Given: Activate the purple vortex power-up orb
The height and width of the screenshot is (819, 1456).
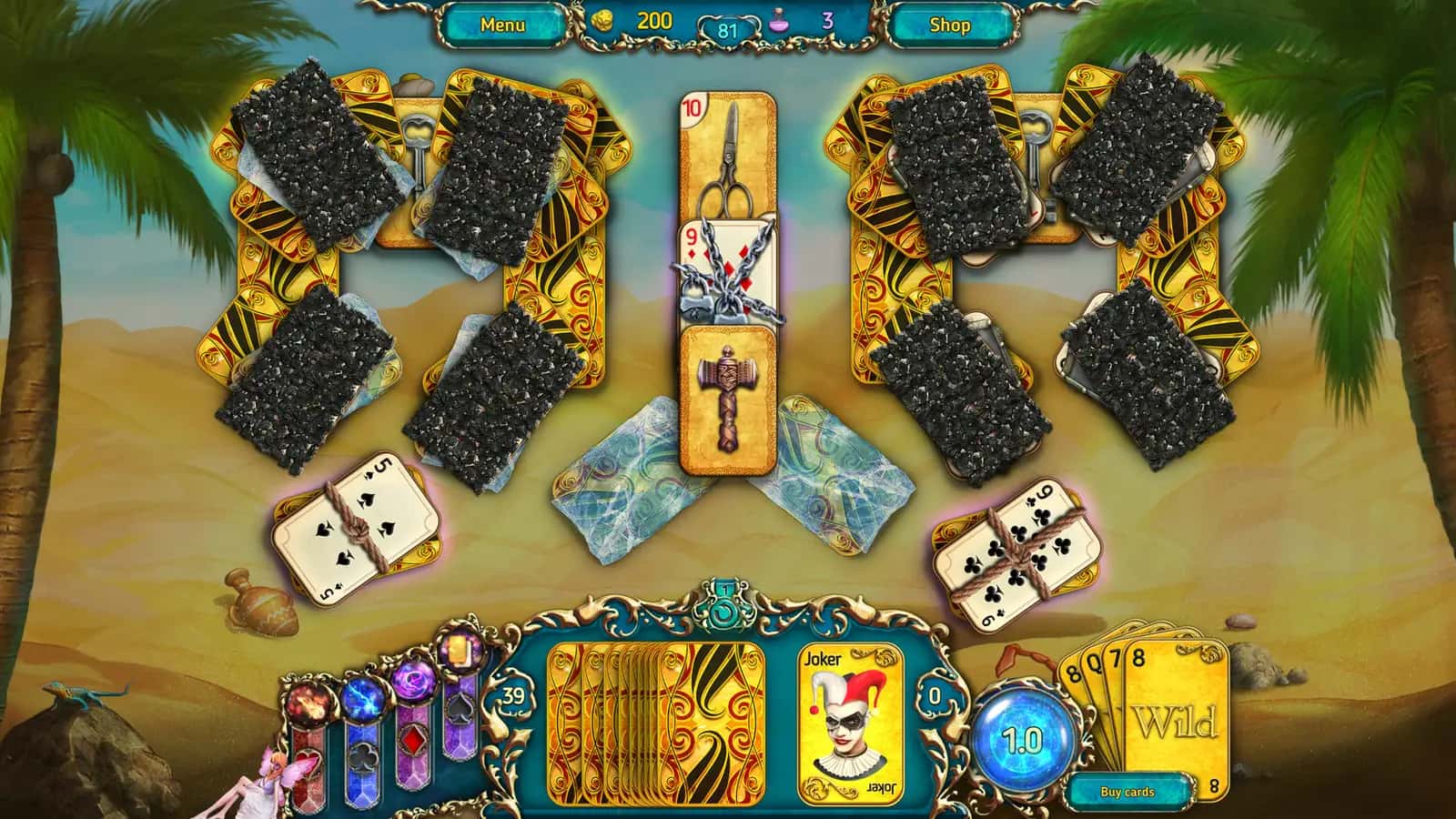Looking at the screenshot, I should click(x=414, y=681).
